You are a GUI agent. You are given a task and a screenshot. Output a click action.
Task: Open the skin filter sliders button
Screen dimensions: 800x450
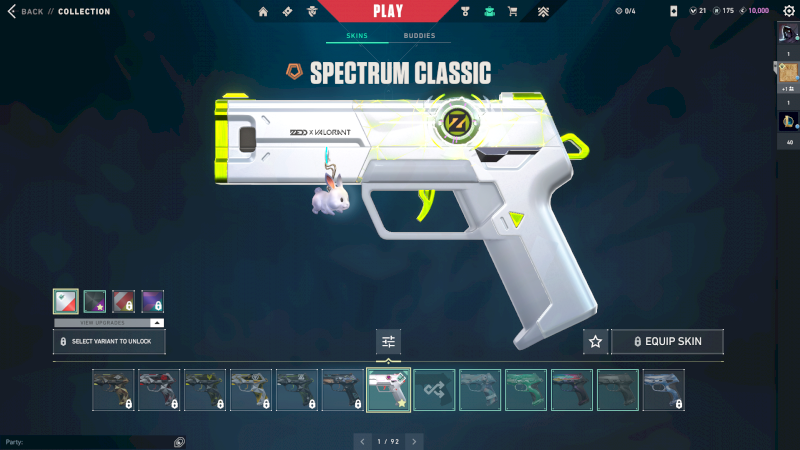[x=388, y=341]
